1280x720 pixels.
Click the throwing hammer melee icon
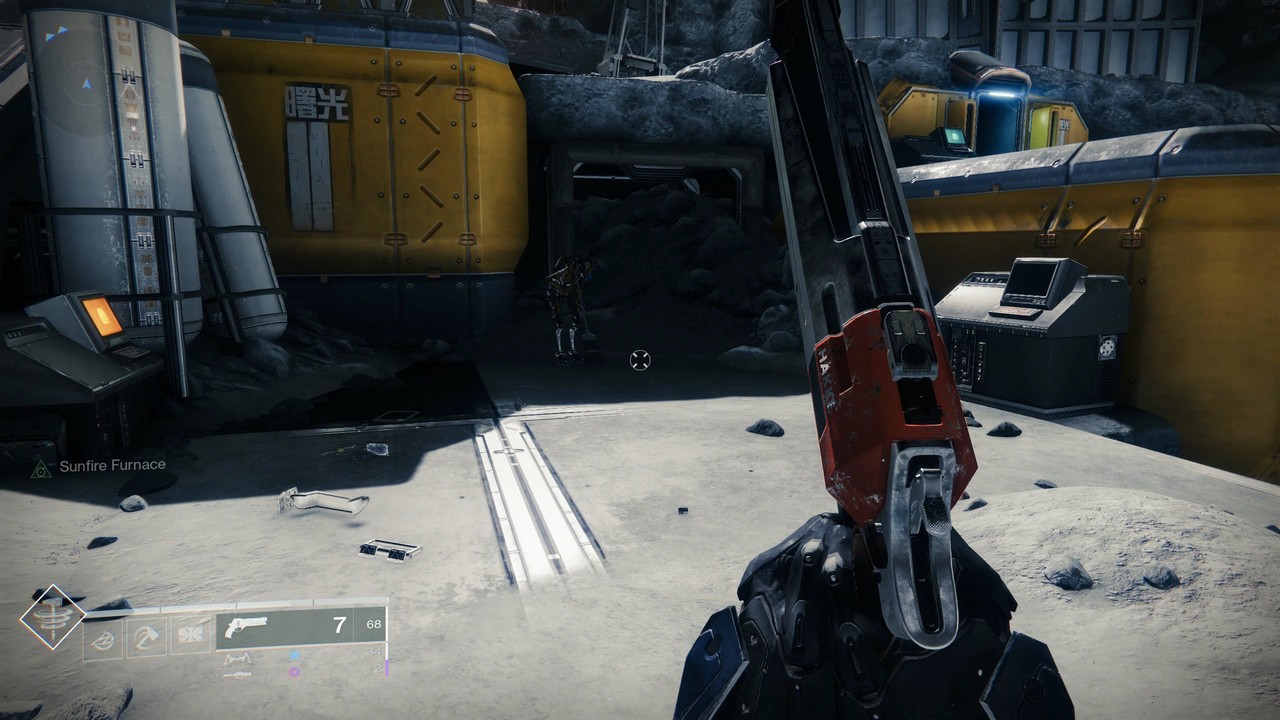click(149, 636)
